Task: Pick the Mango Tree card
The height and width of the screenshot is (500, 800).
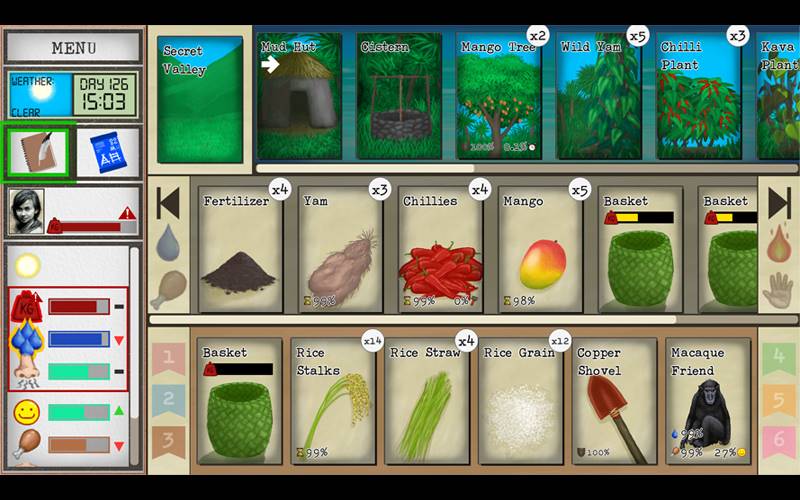Action: point(499,97)
